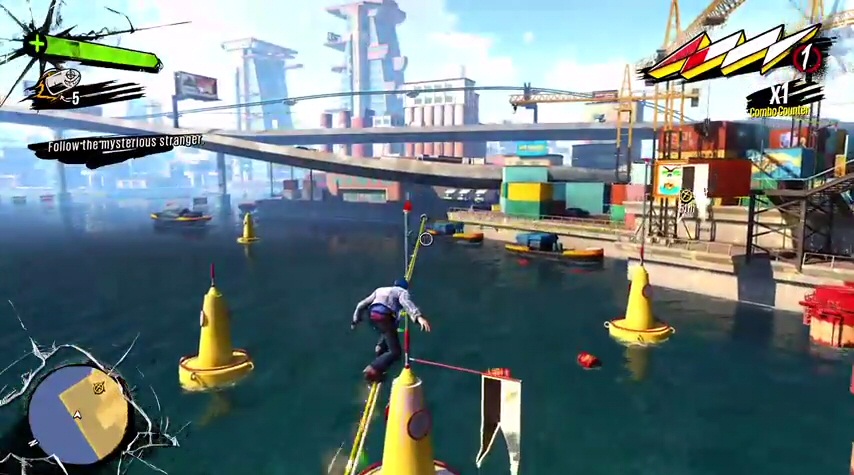Image resolution: width=854 pixels, height=475 pixels.
Task: Select the objective marker on the minimap
Action: click(x=98, y=387)
